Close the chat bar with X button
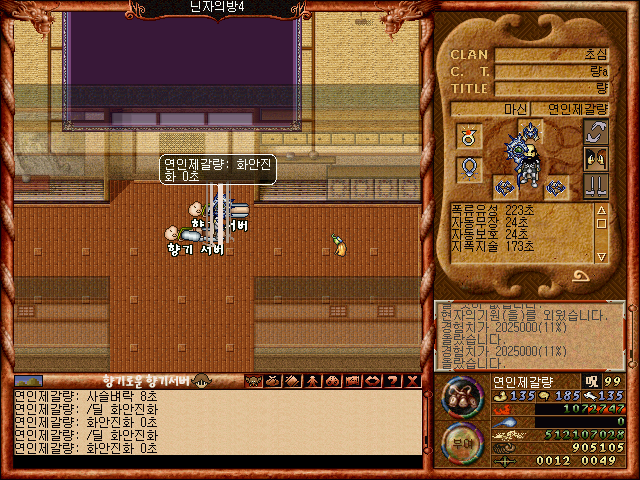 410,380
